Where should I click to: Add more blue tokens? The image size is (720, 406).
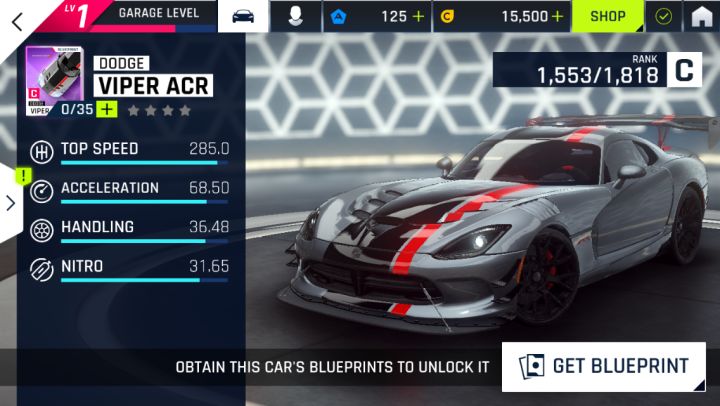click(418, 17)
